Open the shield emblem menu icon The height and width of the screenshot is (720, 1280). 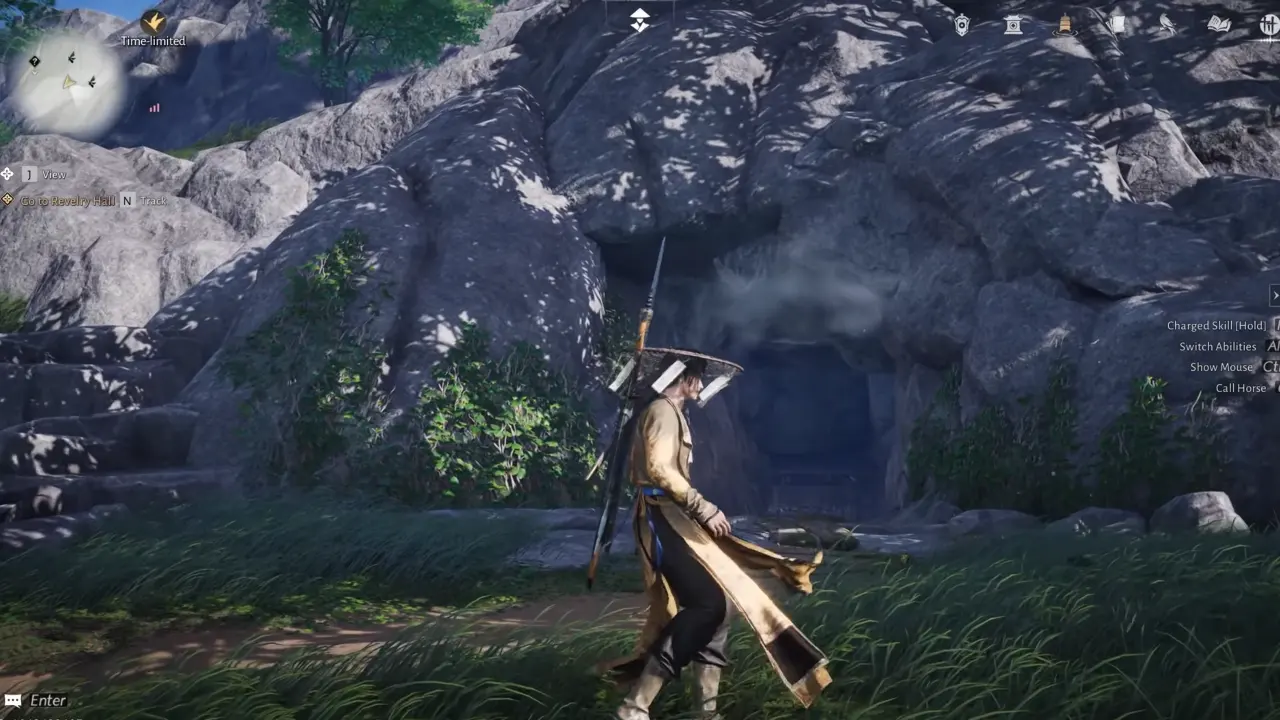962,25
